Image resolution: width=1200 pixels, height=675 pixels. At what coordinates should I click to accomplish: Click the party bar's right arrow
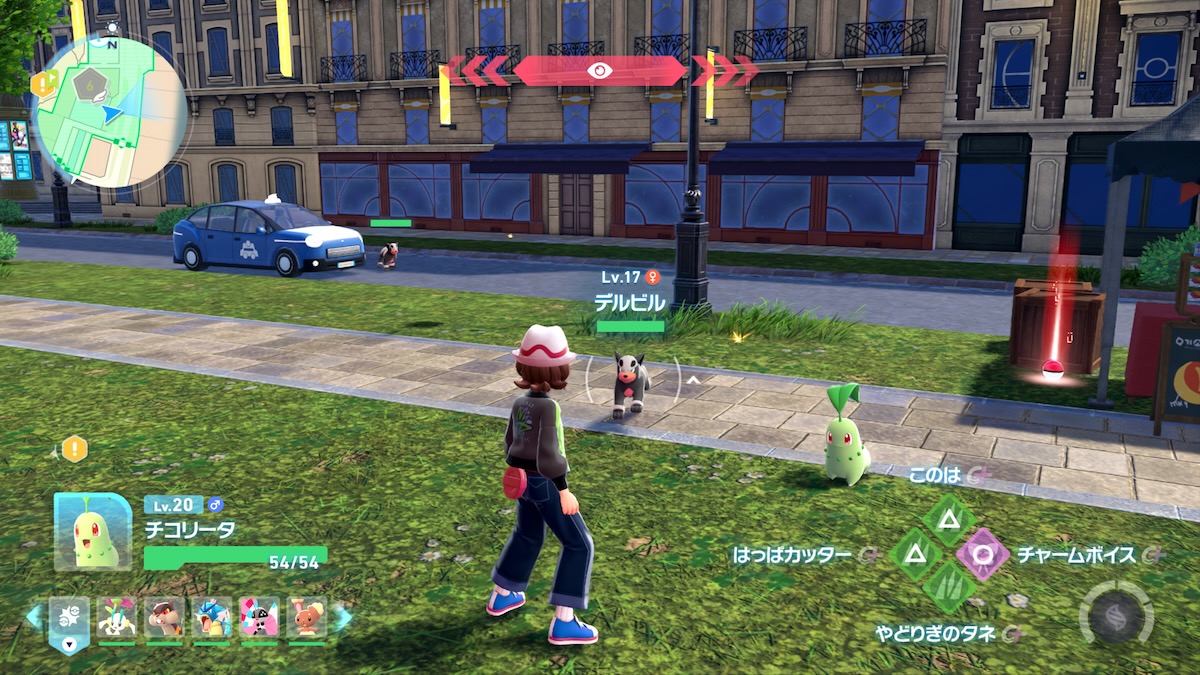point(342,617)
